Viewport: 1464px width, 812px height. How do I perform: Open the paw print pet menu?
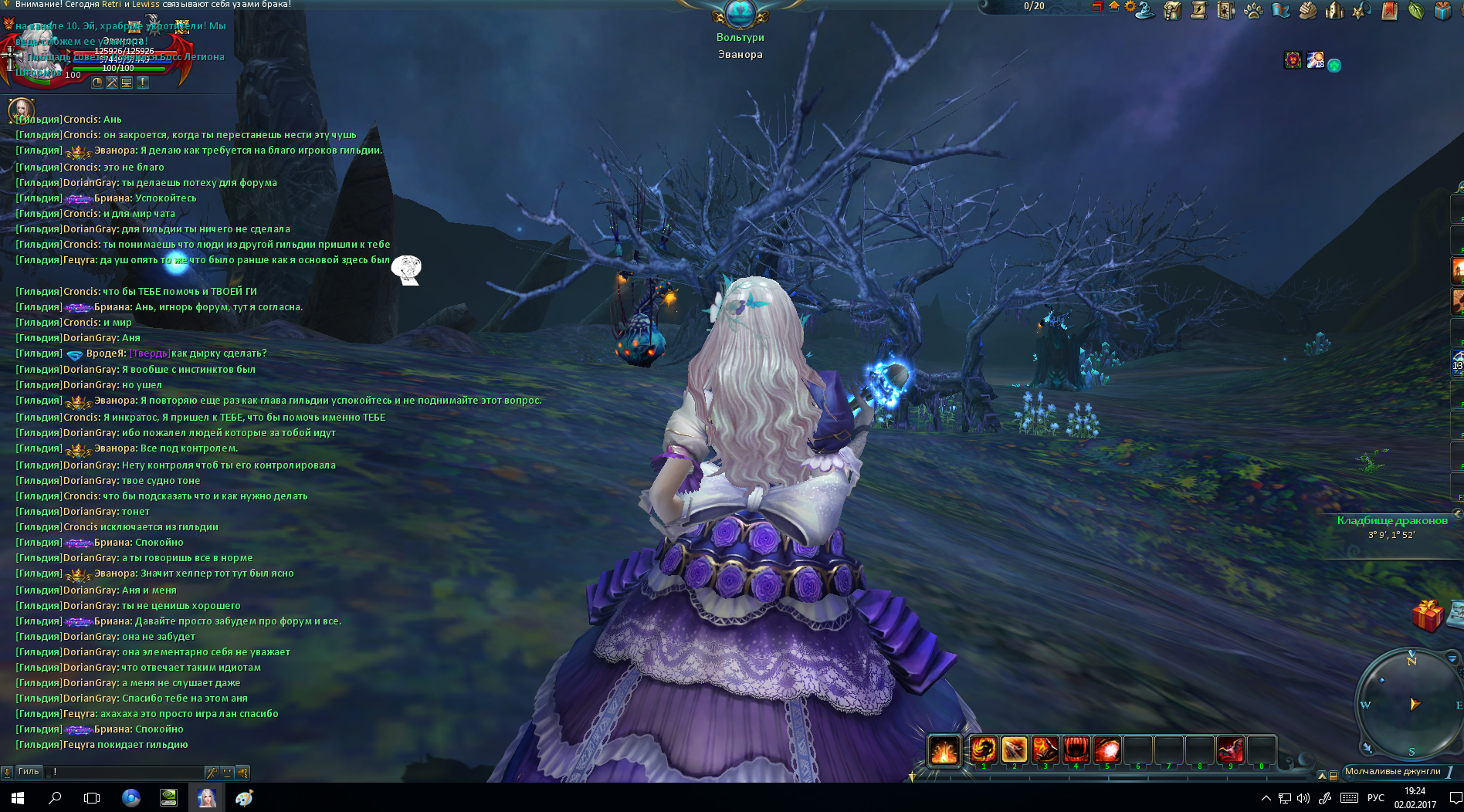[1253, 11]
